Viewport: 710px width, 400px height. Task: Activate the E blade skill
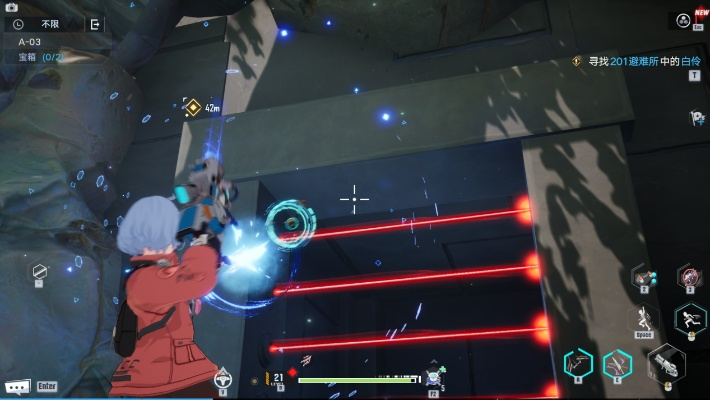[617, 364]
